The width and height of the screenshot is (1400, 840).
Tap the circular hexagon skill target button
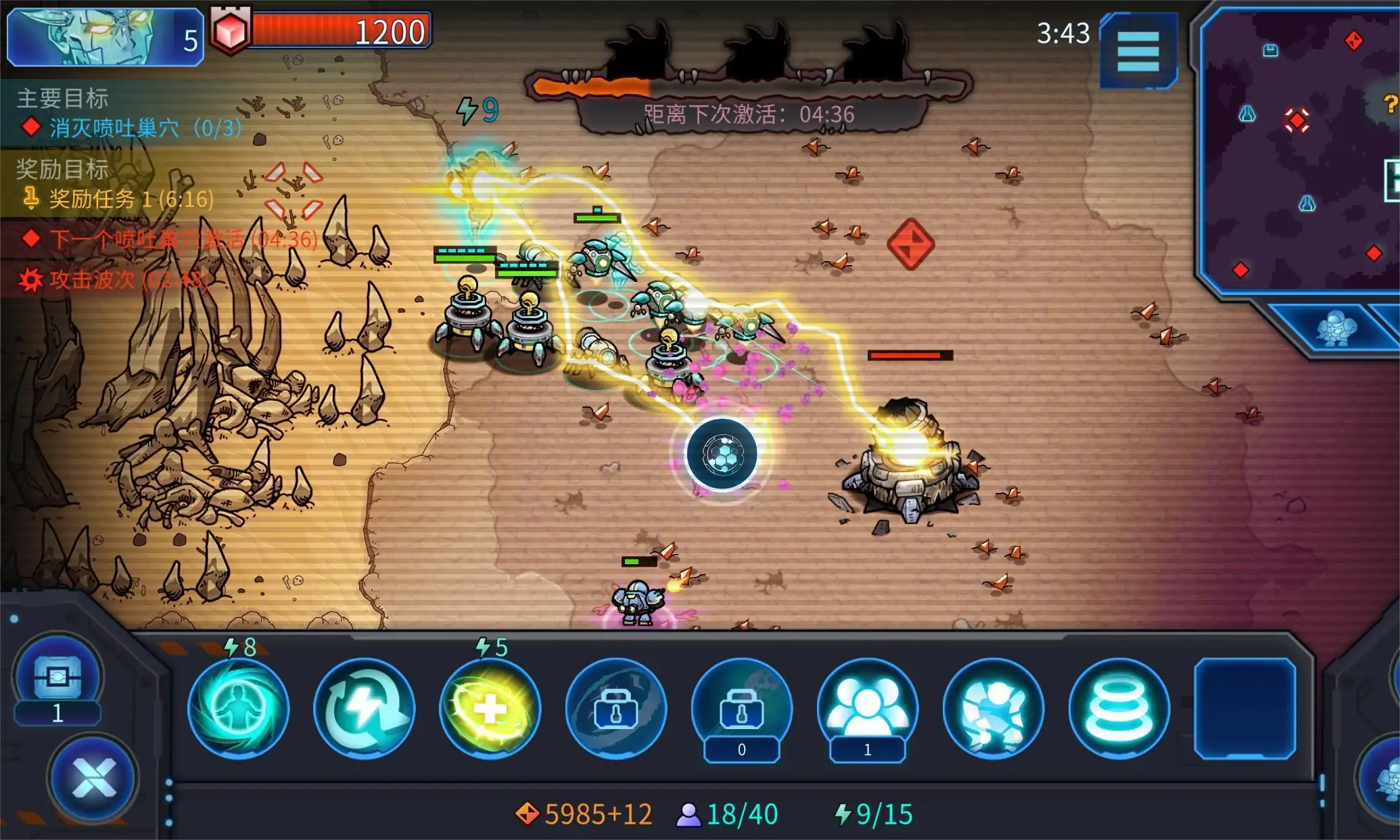click(722, 453)
